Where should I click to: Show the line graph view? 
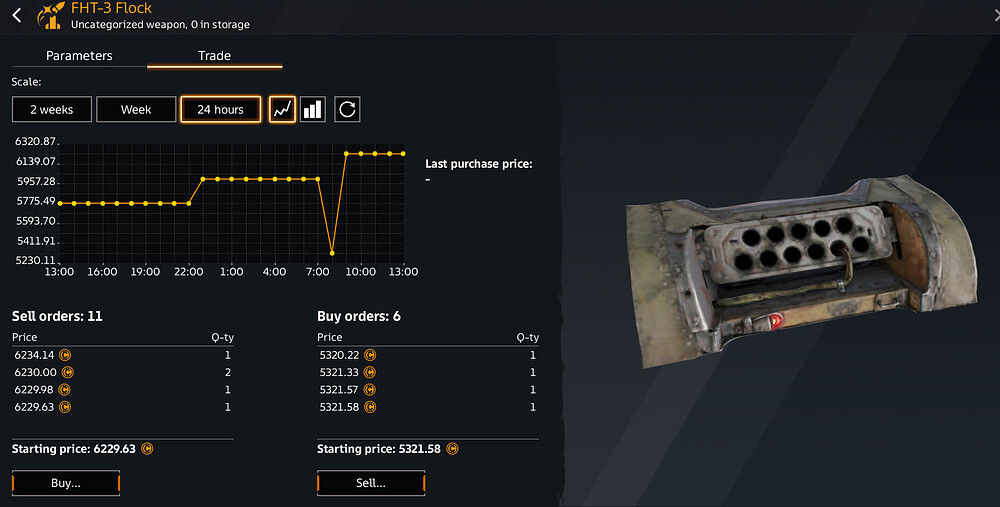[x=282, y=109]
